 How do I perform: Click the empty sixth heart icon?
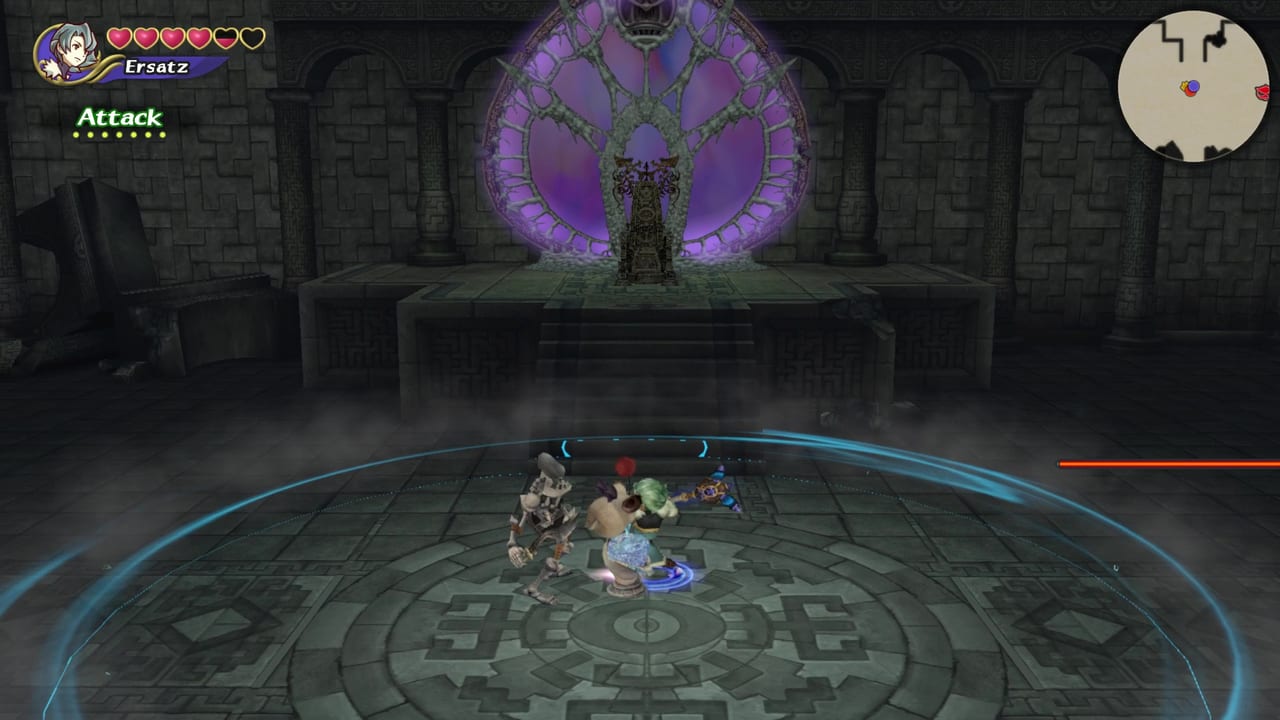[252, 38]
